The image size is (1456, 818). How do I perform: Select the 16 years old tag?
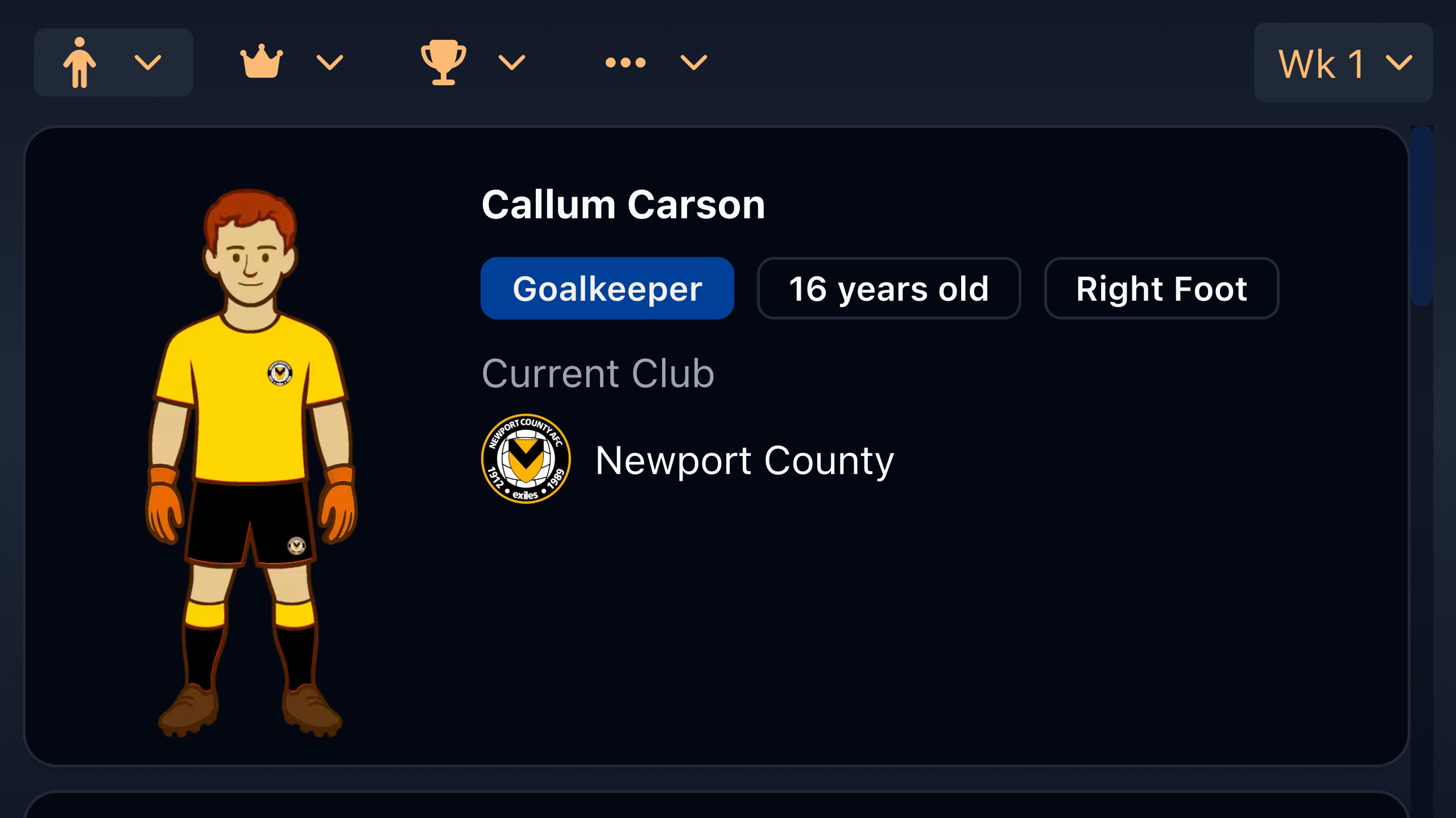tap(889, 288)
